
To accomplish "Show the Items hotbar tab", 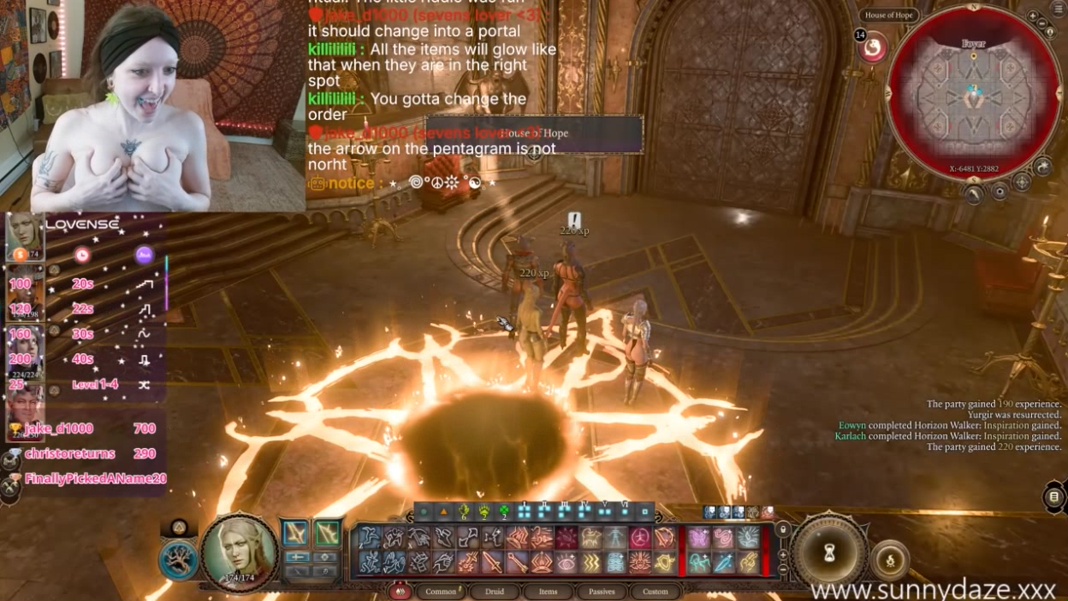I will coord(548,591).
